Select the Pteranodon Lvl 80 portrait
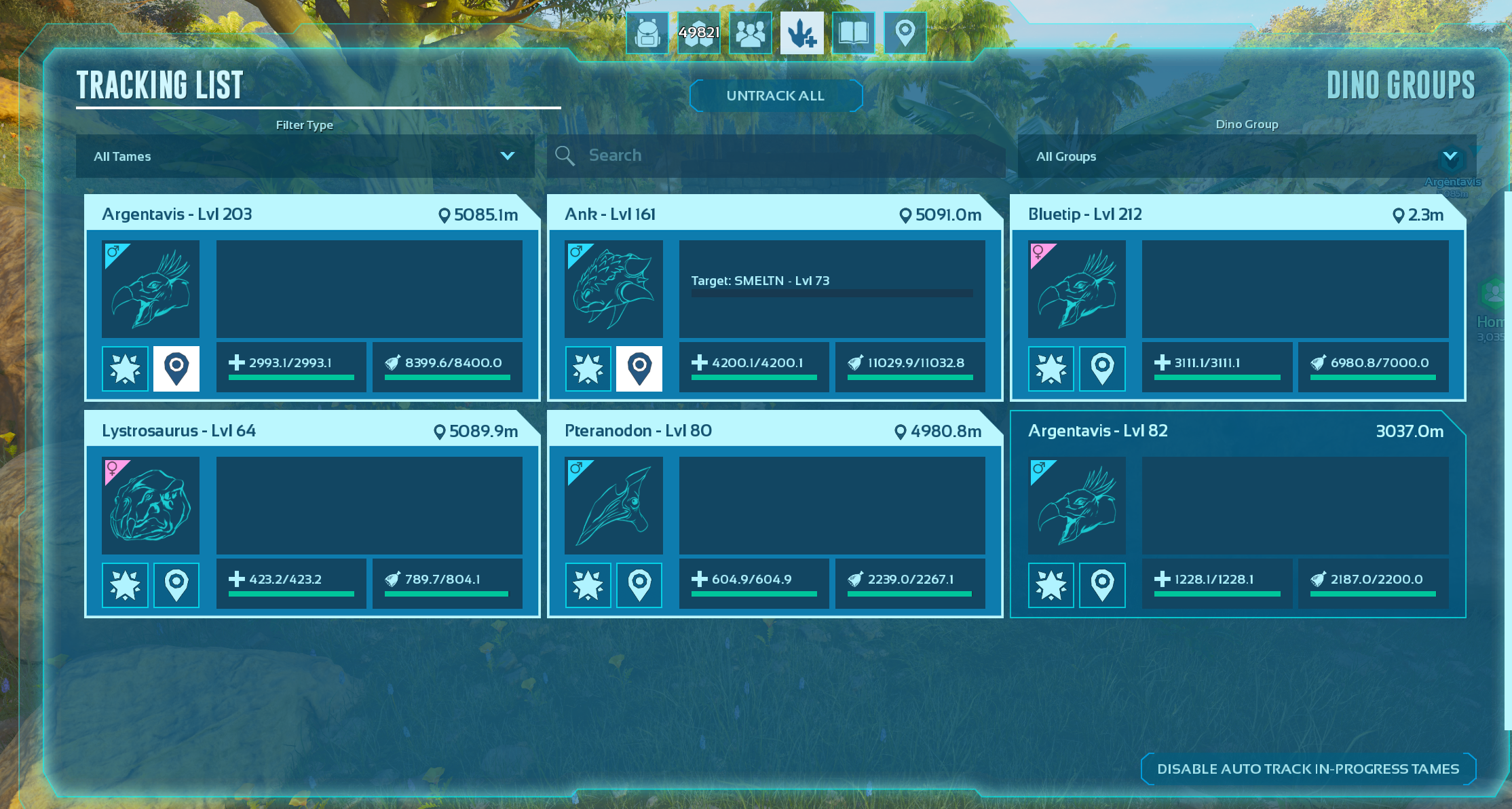This screenshot has width=1512, height=809. point(613,506)
